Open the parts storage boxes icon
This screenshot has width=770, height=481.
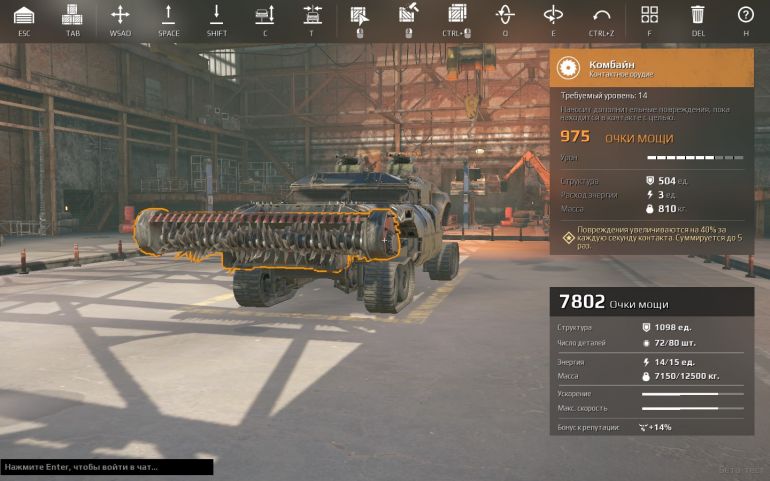tap(72, 15)
